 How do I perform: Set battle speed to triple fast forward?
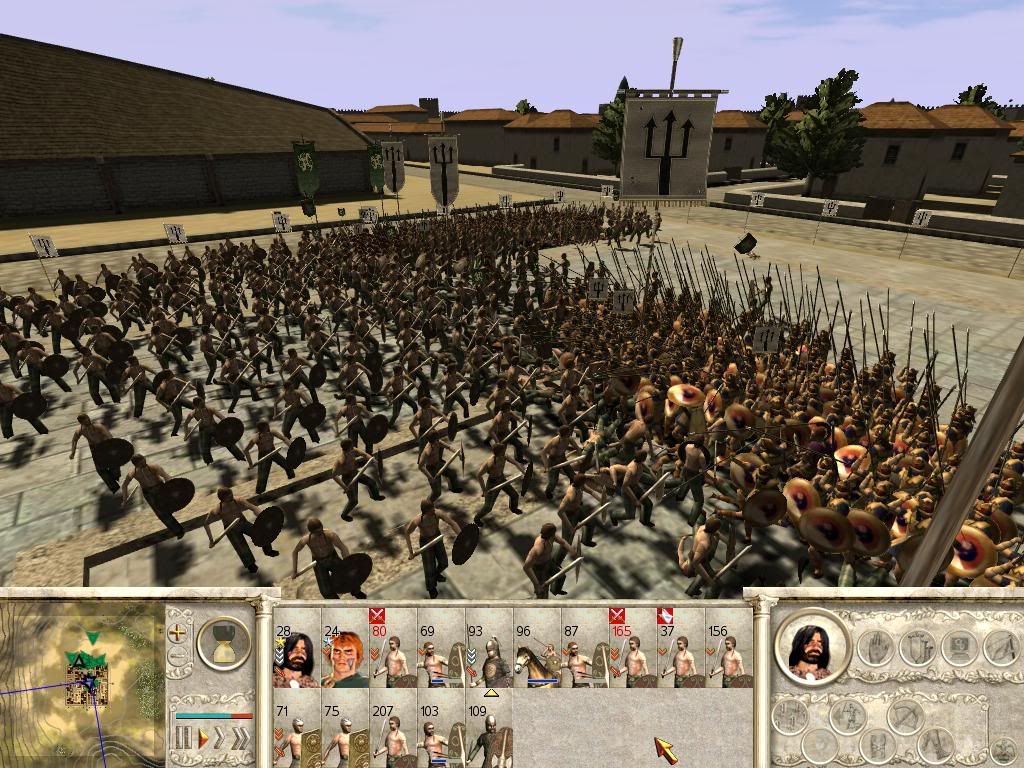tap(241, 739)
